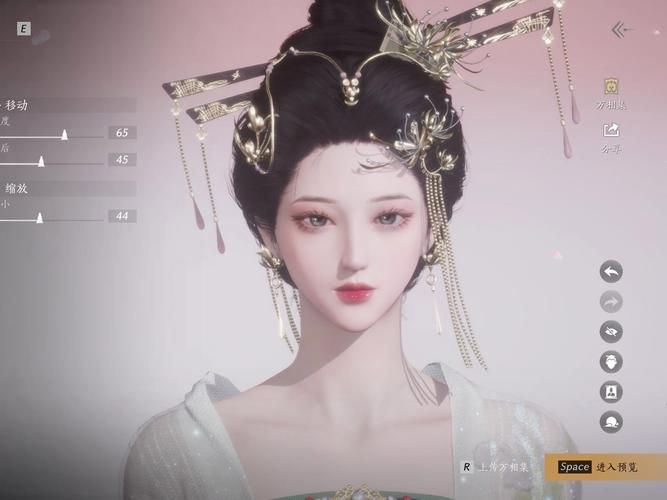Undo the last change with the left arrow
667x500 pixels.
pos(611,271)
